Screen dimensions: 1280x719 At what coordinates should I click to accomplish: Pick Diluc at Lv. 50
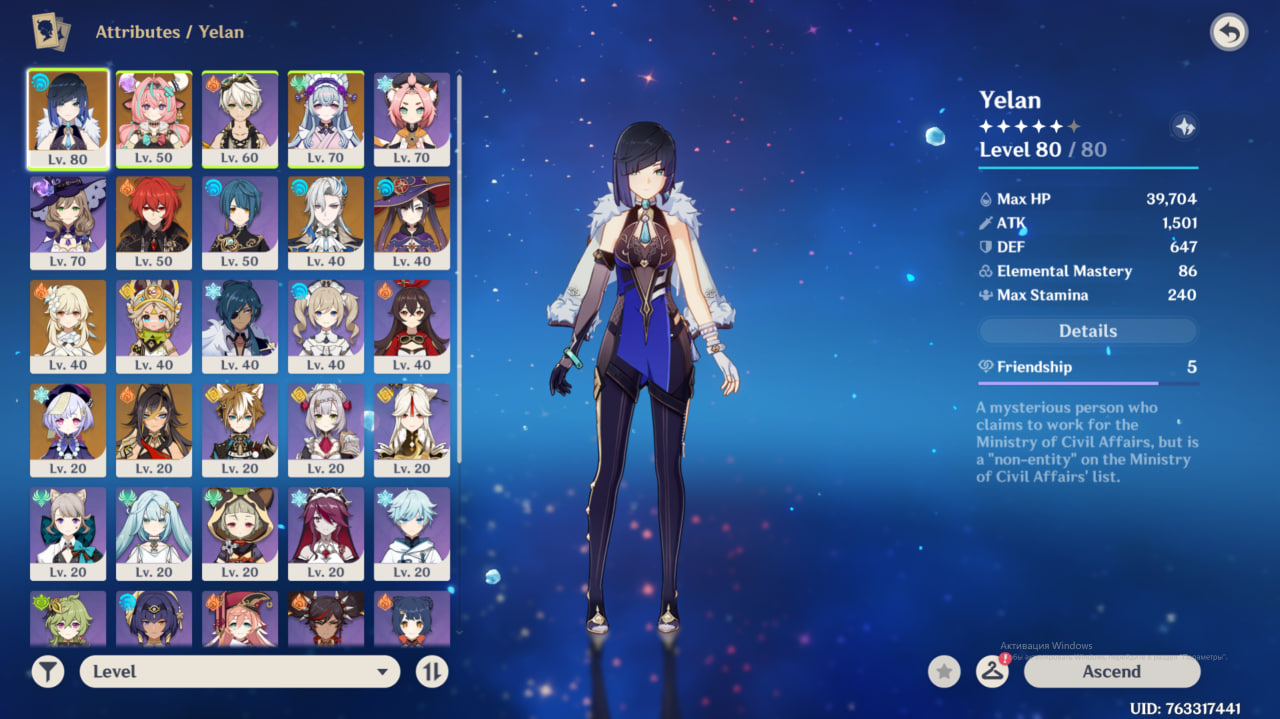click(x=154, y=222)
